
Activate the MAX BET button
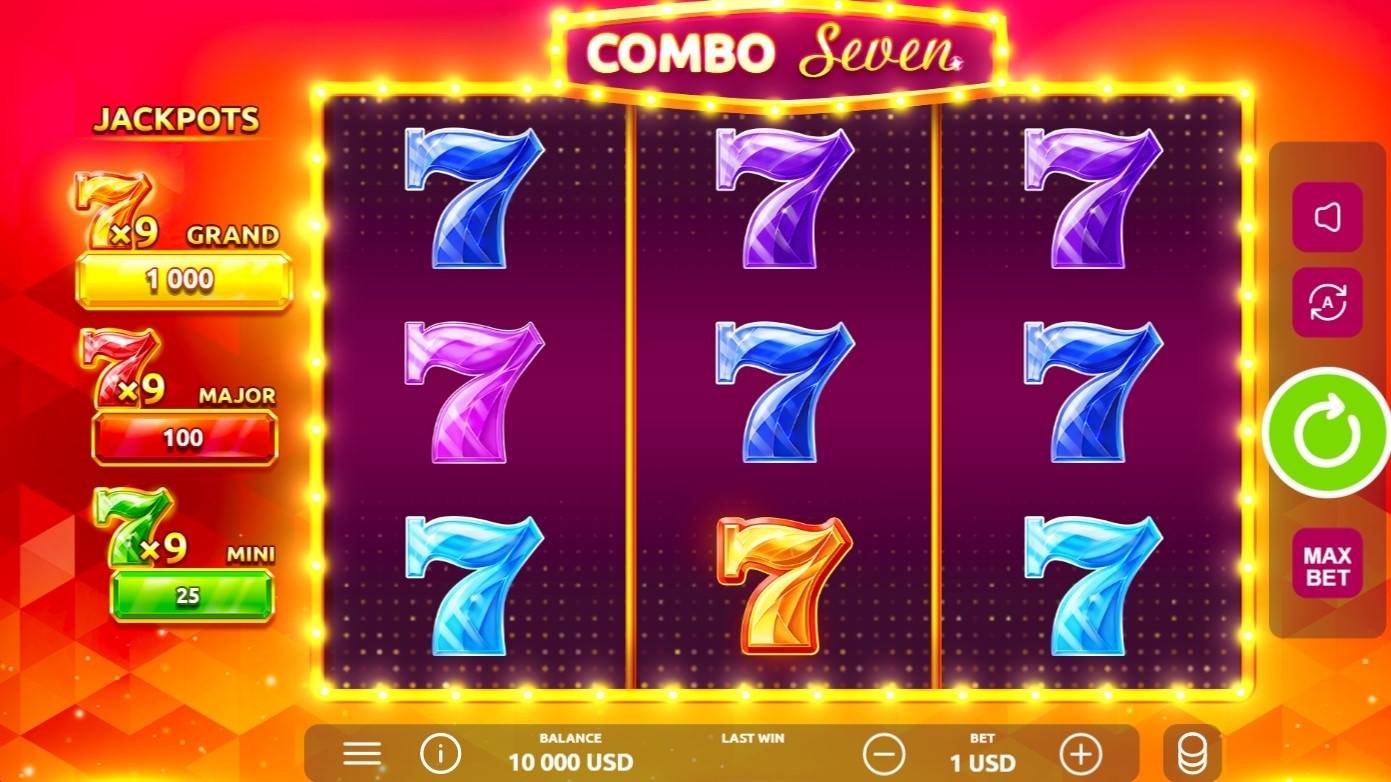[1327, 563]
